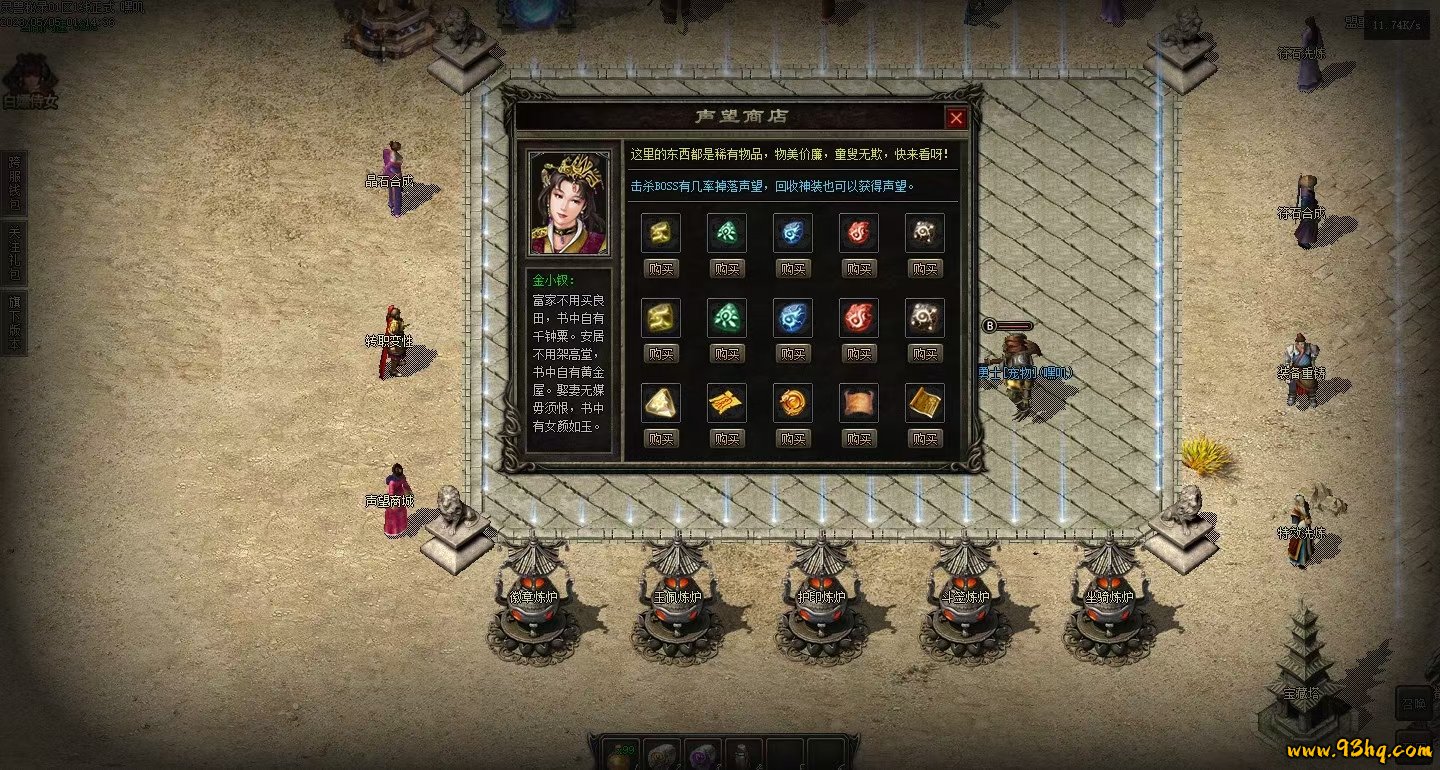Screen dimensions: 1440x770
Task: Open the 跨服钱包 side button
Action: (x=14, y=182)
